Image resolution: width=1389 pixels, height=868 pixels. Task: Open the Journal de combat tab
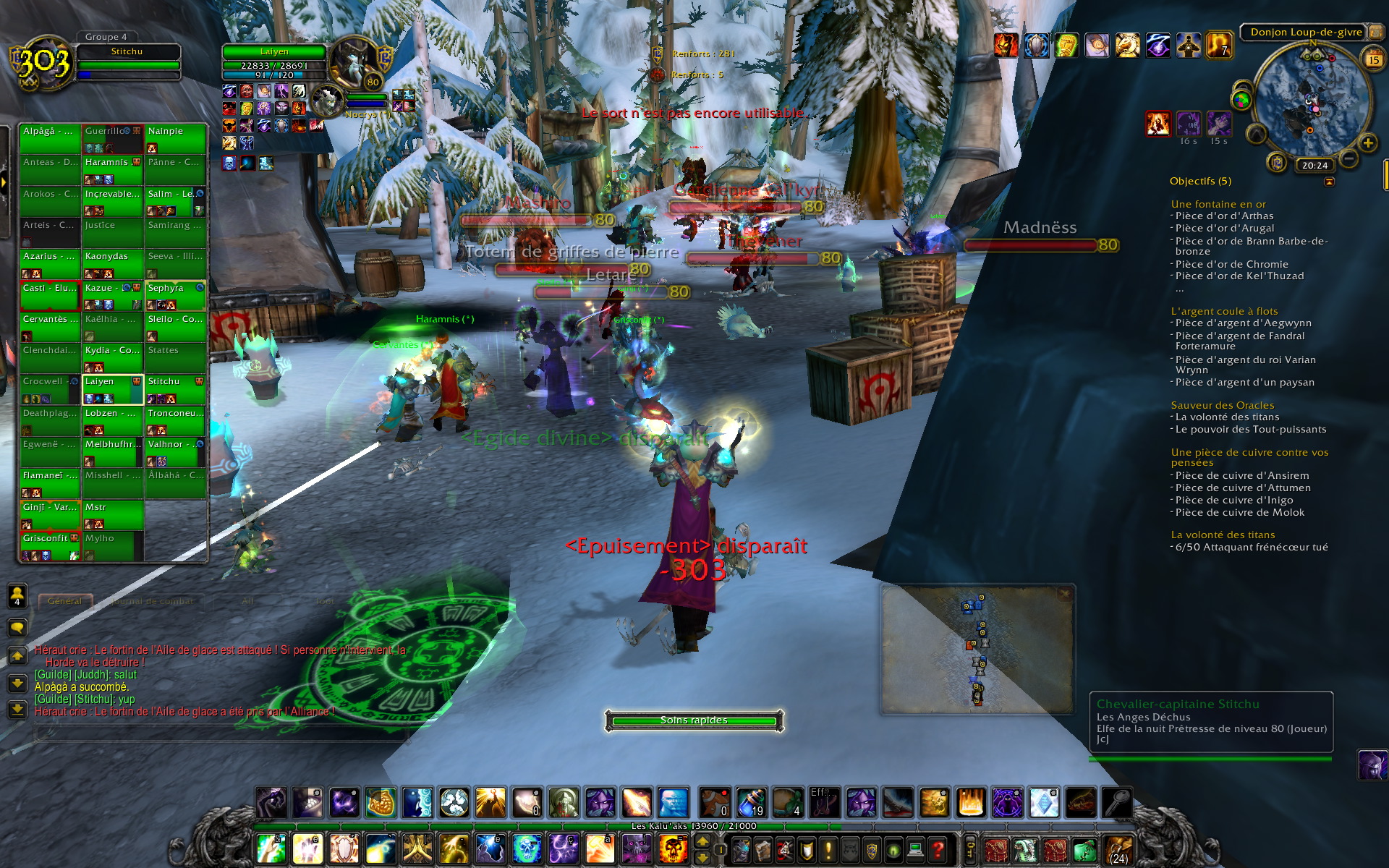pos(153,601)
